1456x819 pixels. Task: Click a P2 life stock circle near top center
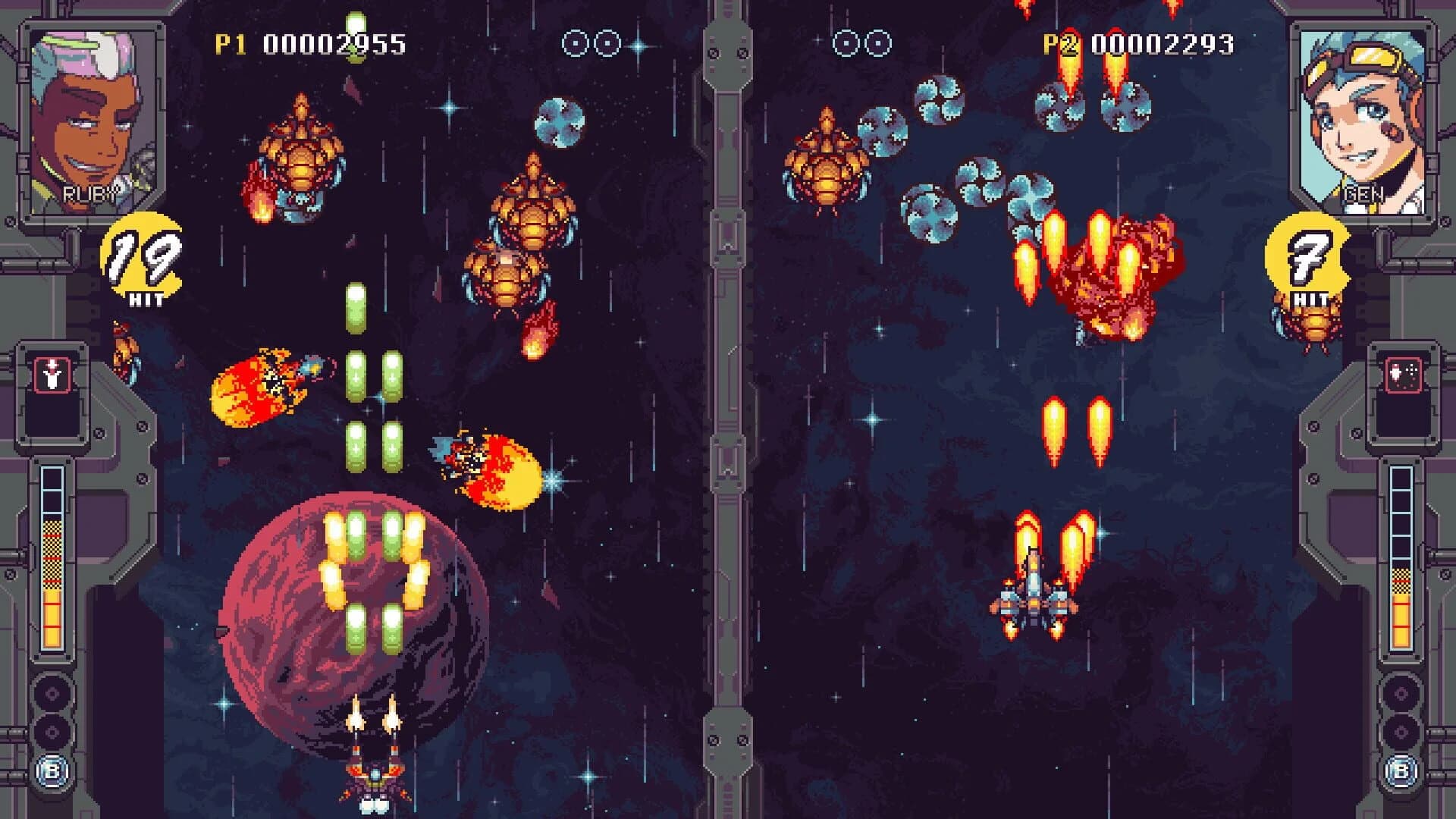[847, 43]
